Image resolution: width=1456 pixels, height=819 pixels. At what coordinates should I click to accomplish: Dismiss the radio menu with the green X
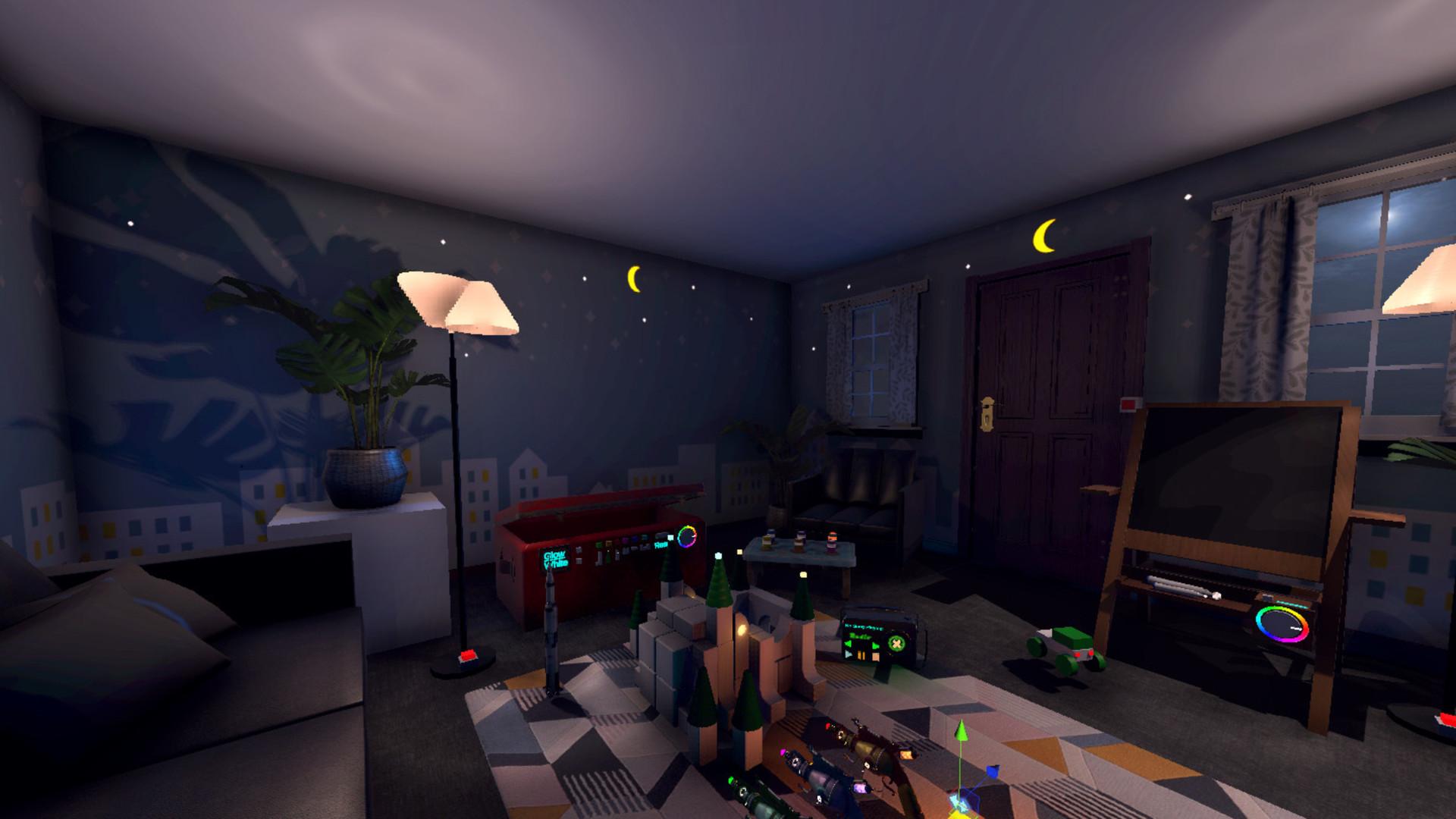(x=896, y=643)
